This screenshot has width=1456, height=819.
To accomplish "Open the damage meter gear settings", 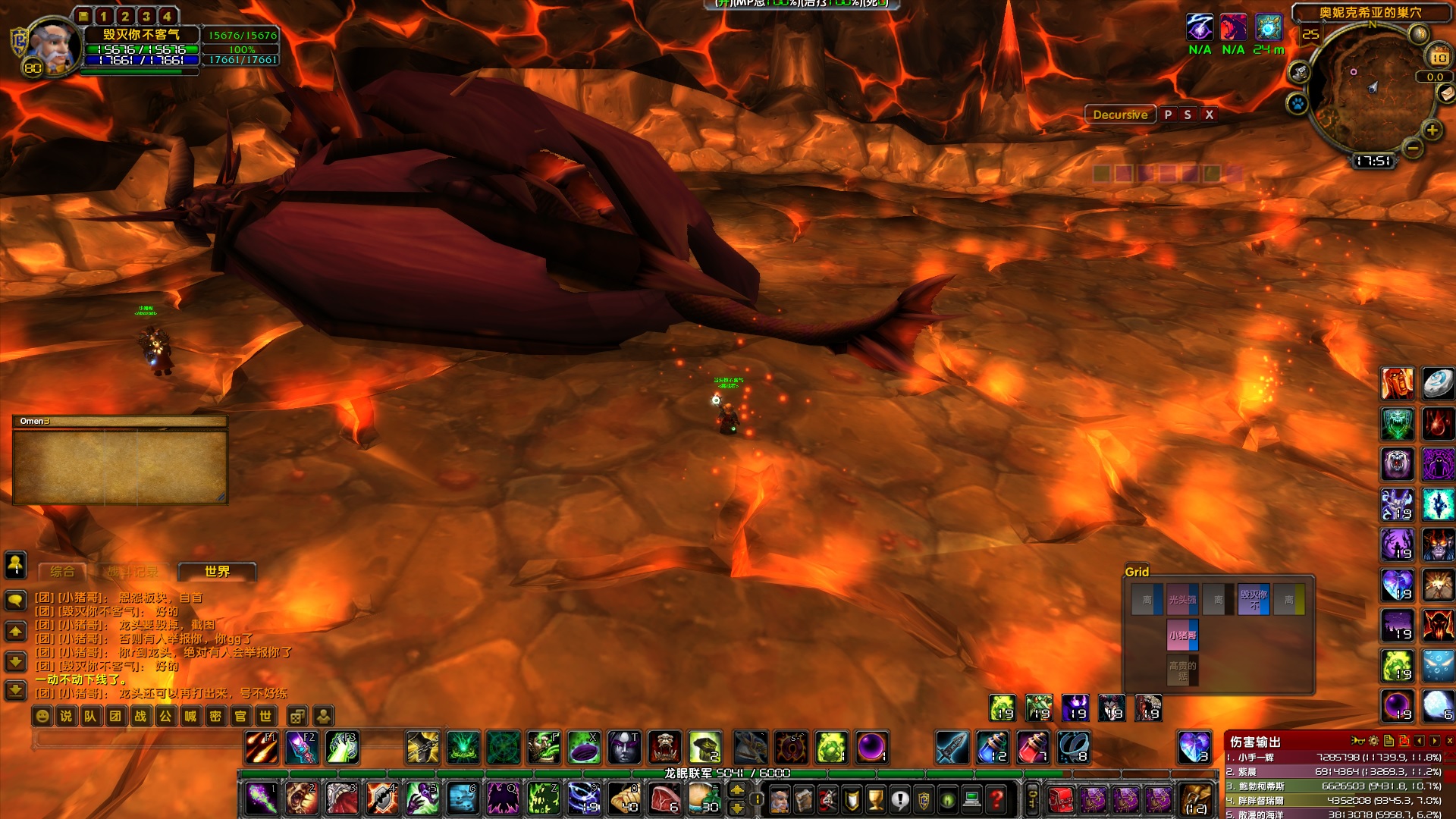I will click(1373, 741).
